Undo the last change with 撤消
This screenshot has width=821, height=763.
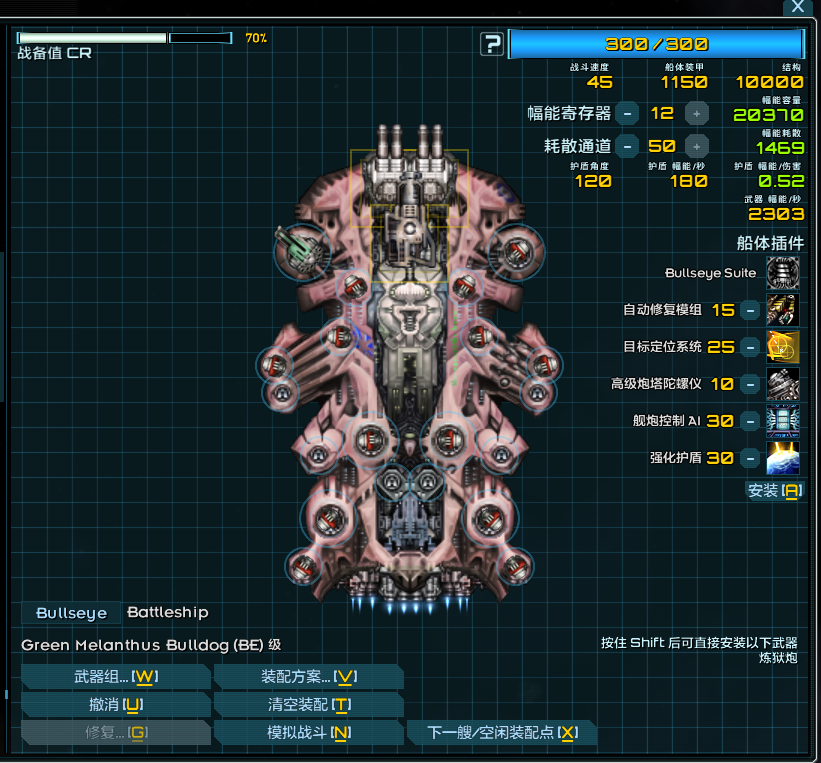(x=116, y=705)
